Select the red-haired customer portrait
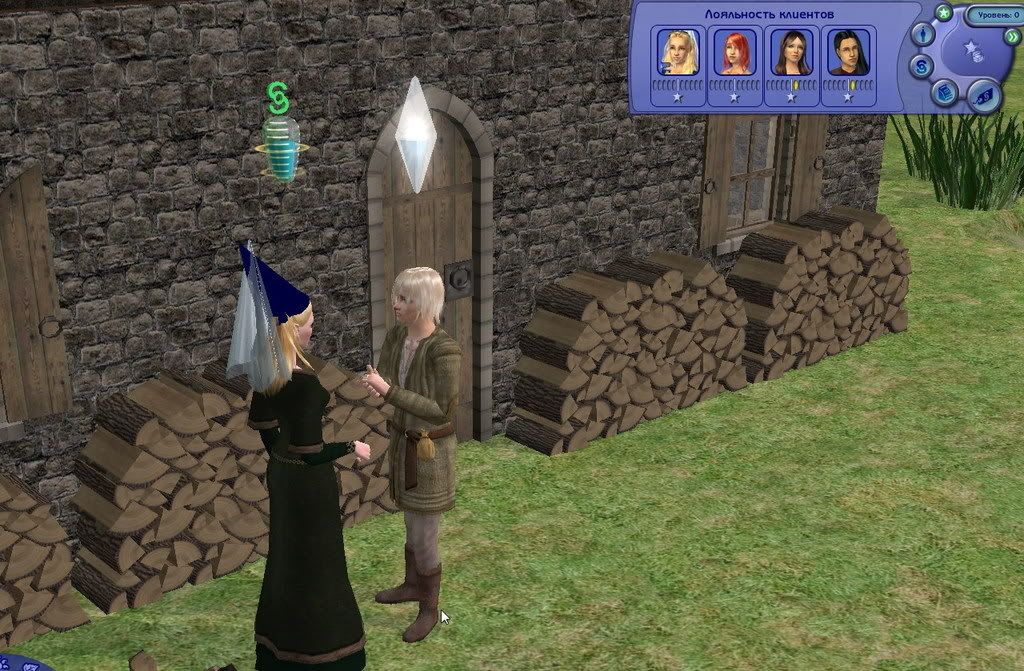The height and width of the screenshot is (671, 1024). pyautogui.click(x=734, y=52)
